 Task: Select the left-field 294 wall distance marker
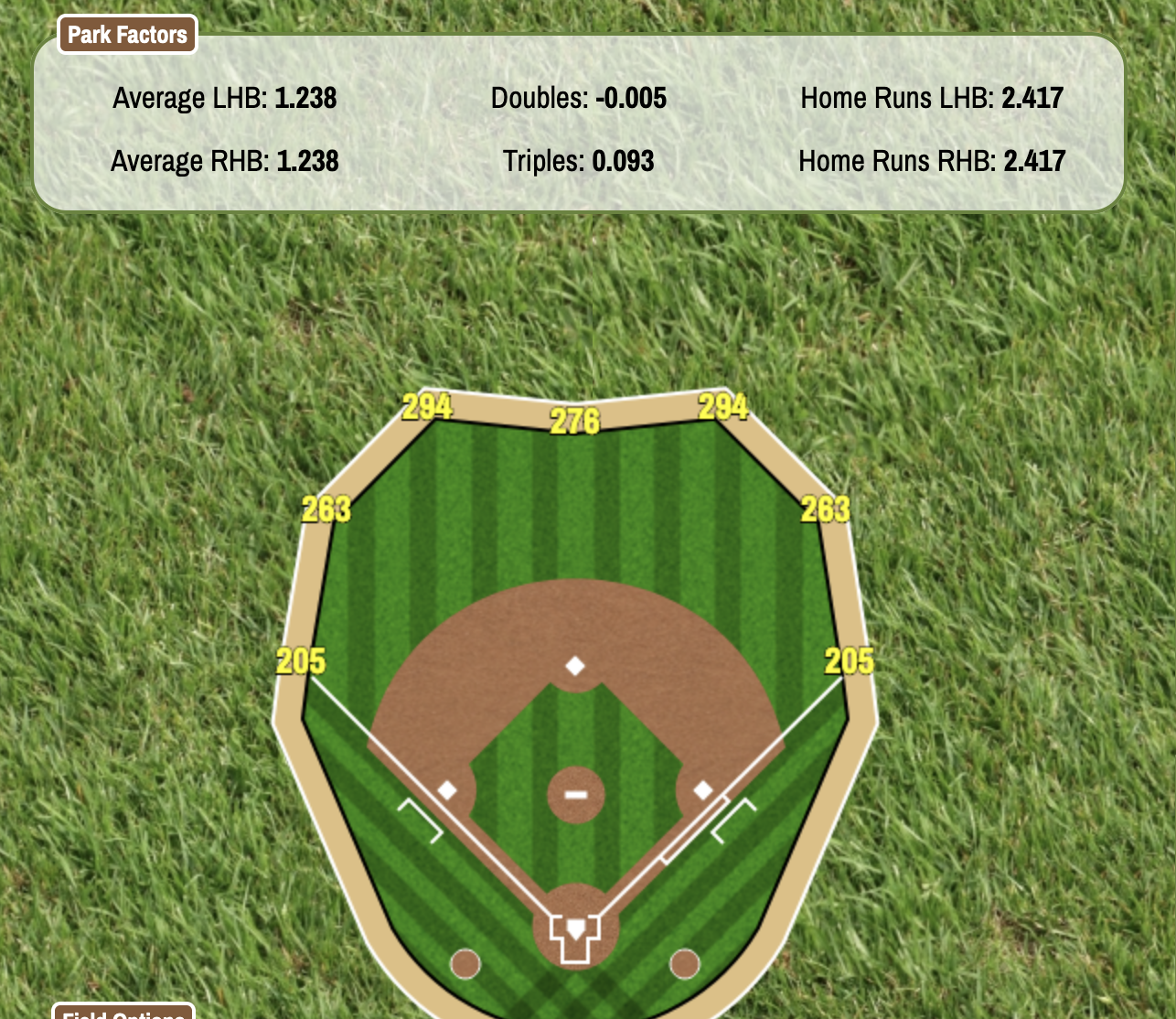(427, 406)
